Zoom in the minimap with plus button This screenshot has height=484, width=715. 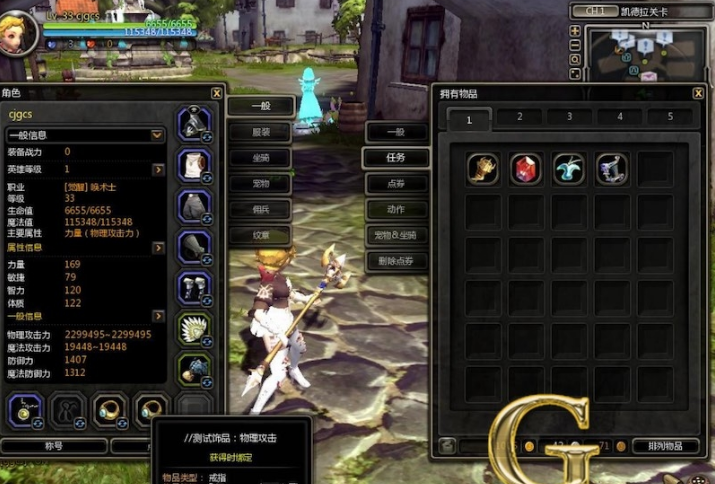pos(575,31)
